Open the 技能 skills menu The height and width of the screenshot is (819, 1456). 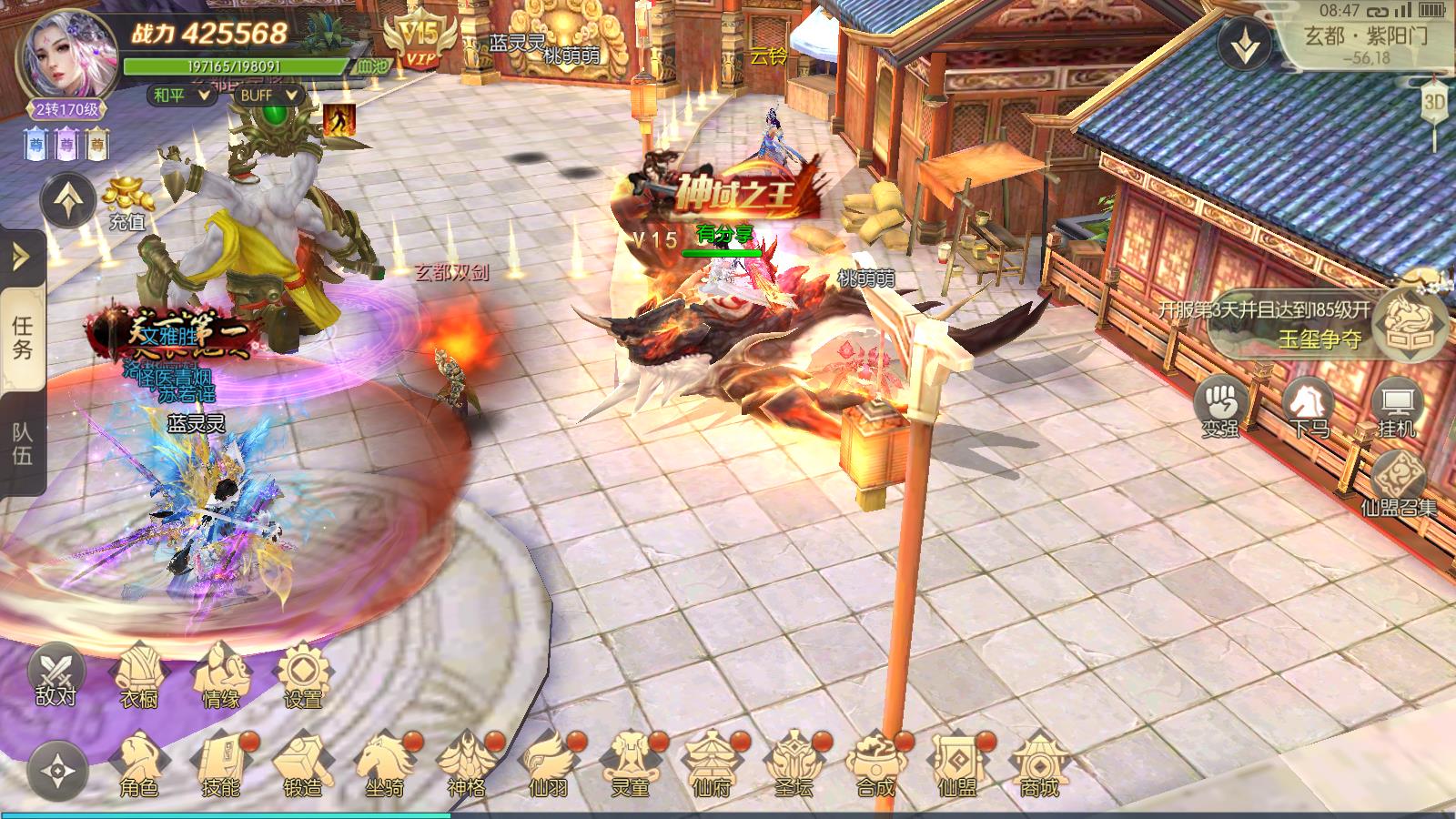point(220,765)
